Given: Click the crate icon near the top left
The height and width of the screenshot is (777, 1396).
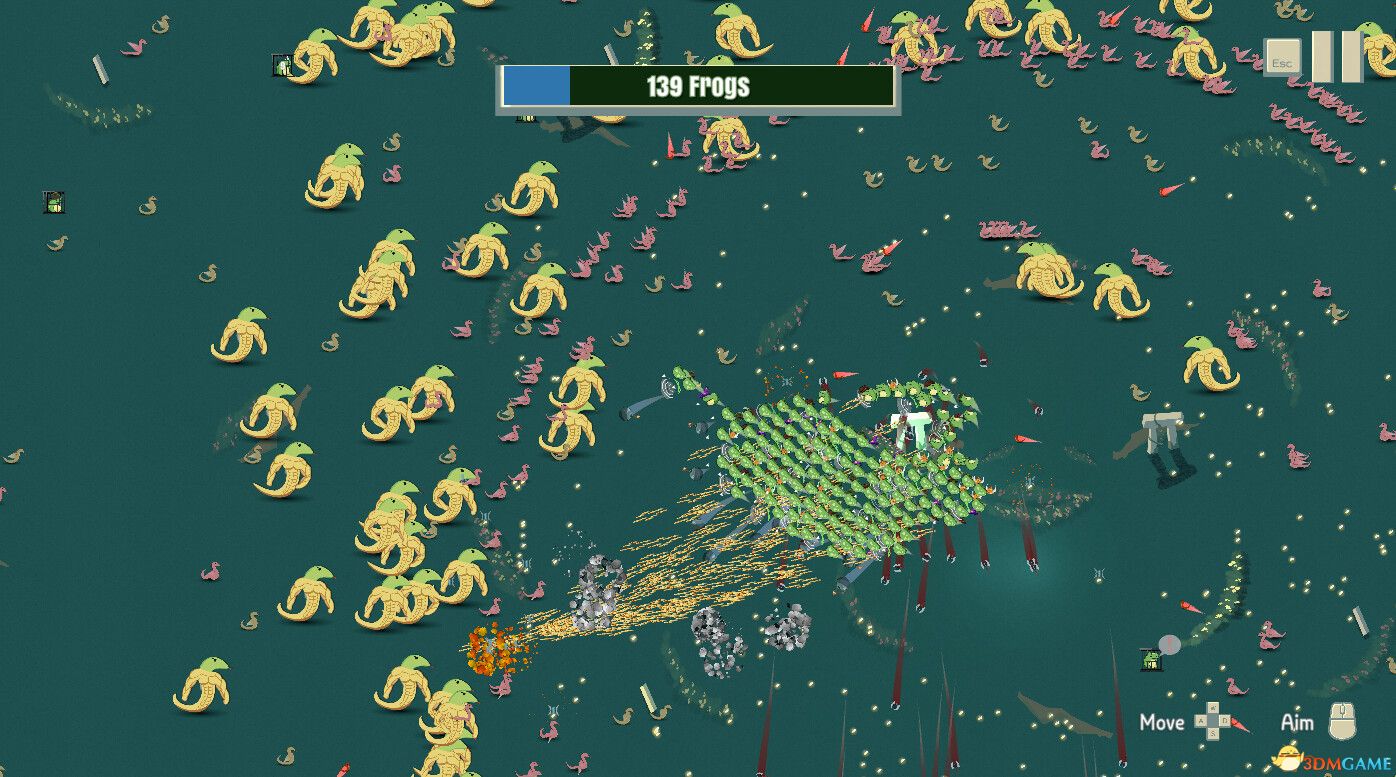Looking at the screenshot, I should 283,66.
